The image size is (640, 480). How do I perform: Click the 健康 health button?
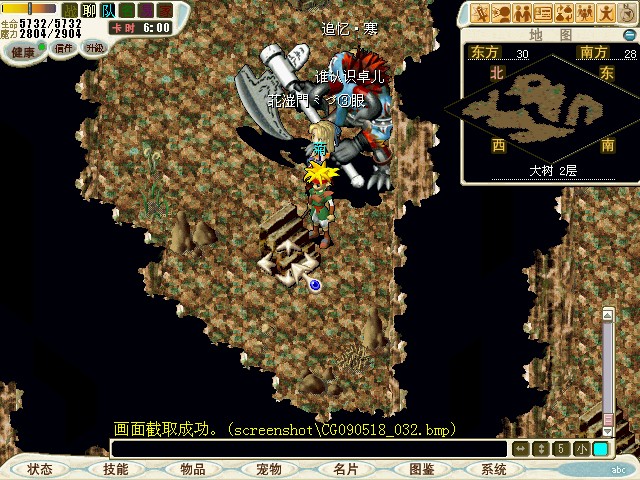point(22,50)
